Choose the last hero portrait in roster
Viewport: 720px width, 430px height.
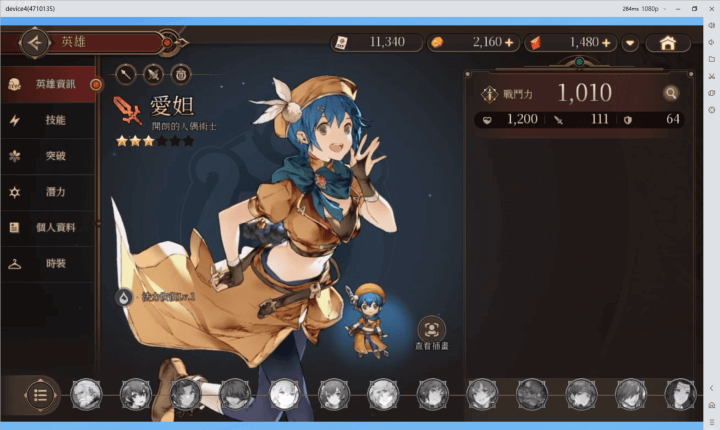680,393
